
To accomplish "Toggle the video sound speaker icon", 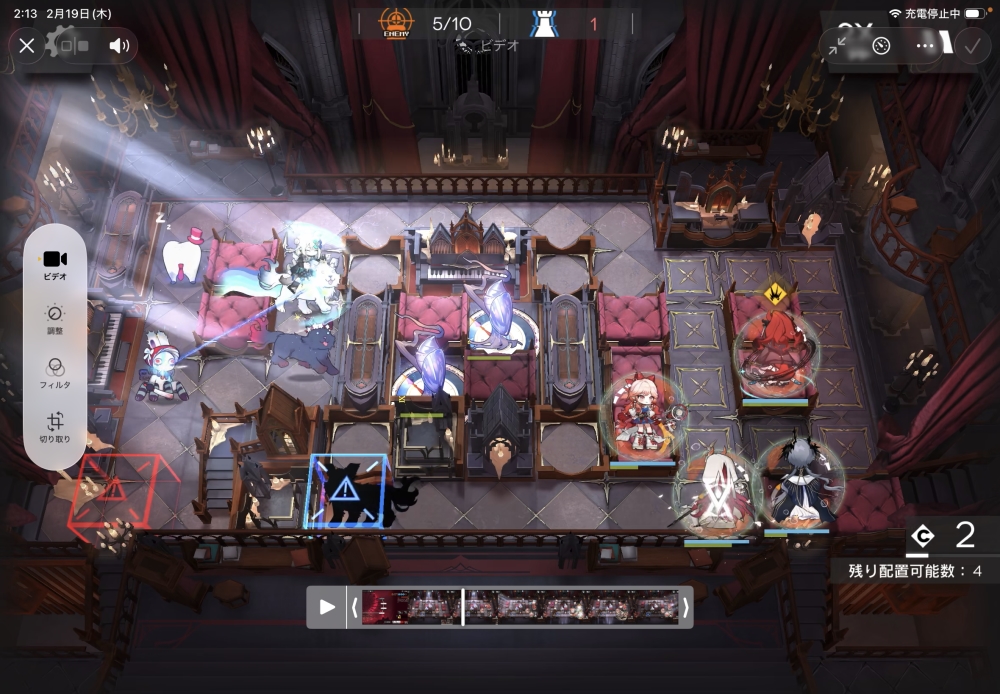I will pyautogui.click(x=120, y=45).
